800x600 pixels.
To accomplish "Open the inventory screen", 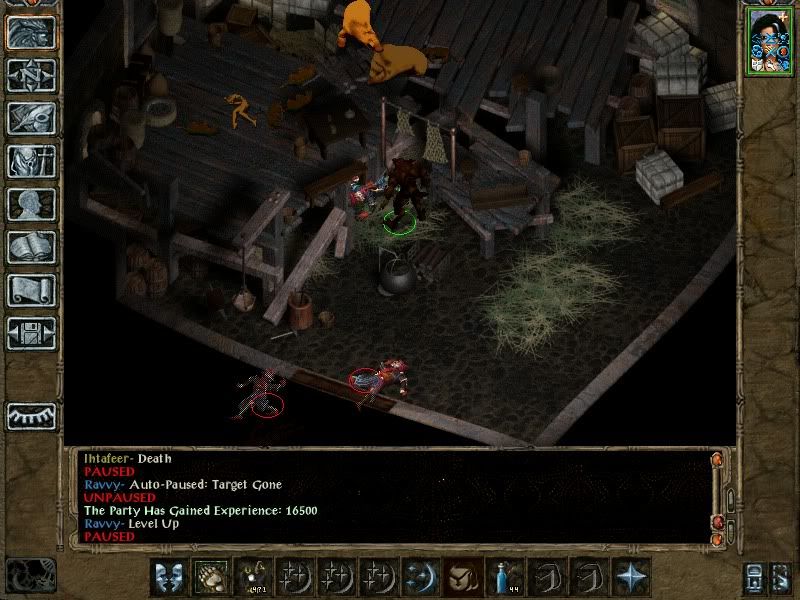I will click(31, 161).
